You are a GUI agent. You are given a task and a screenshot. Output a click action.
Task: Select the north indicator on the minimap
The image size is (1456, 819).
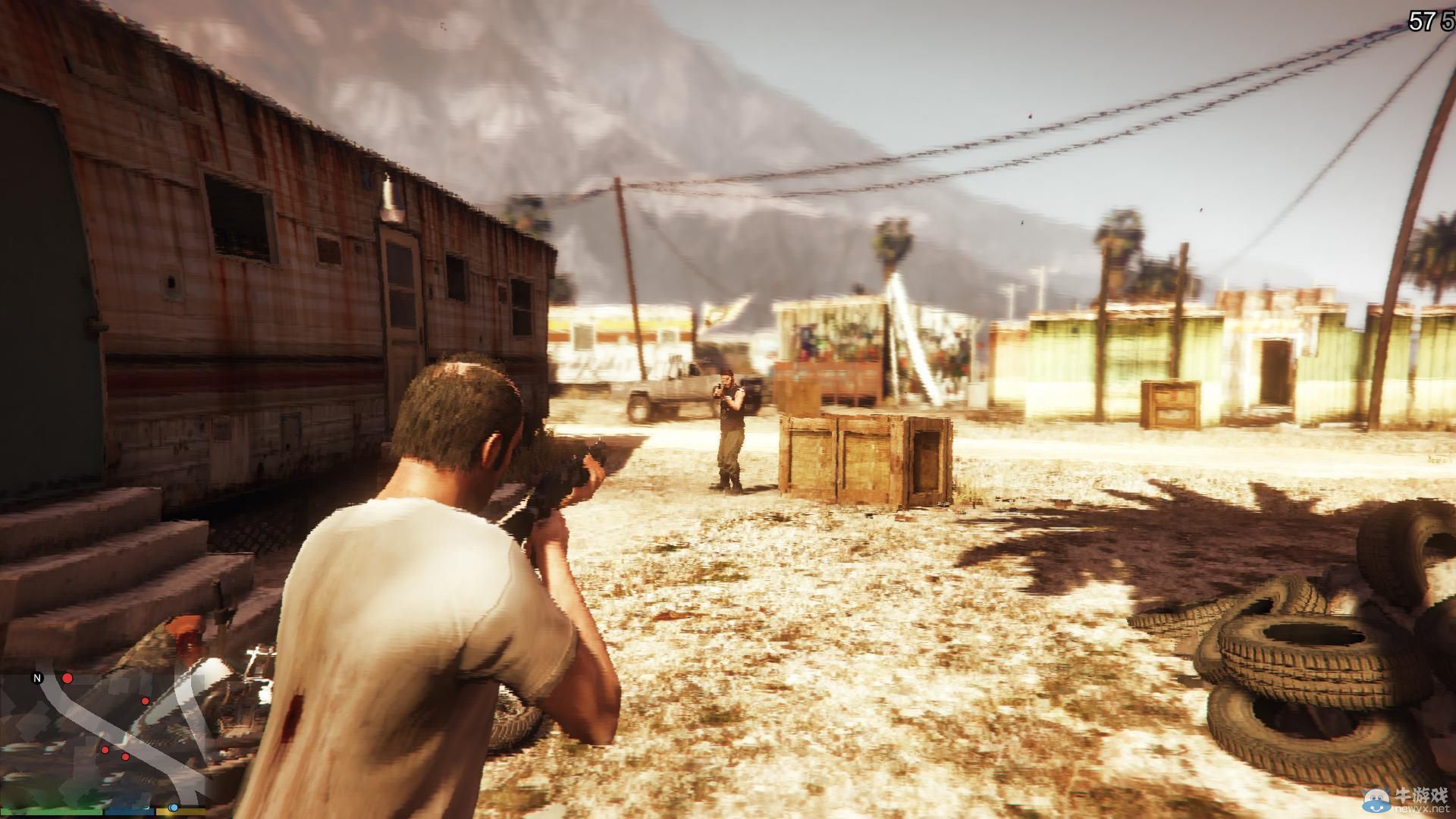pyautogui.click(x=36, y=678)
